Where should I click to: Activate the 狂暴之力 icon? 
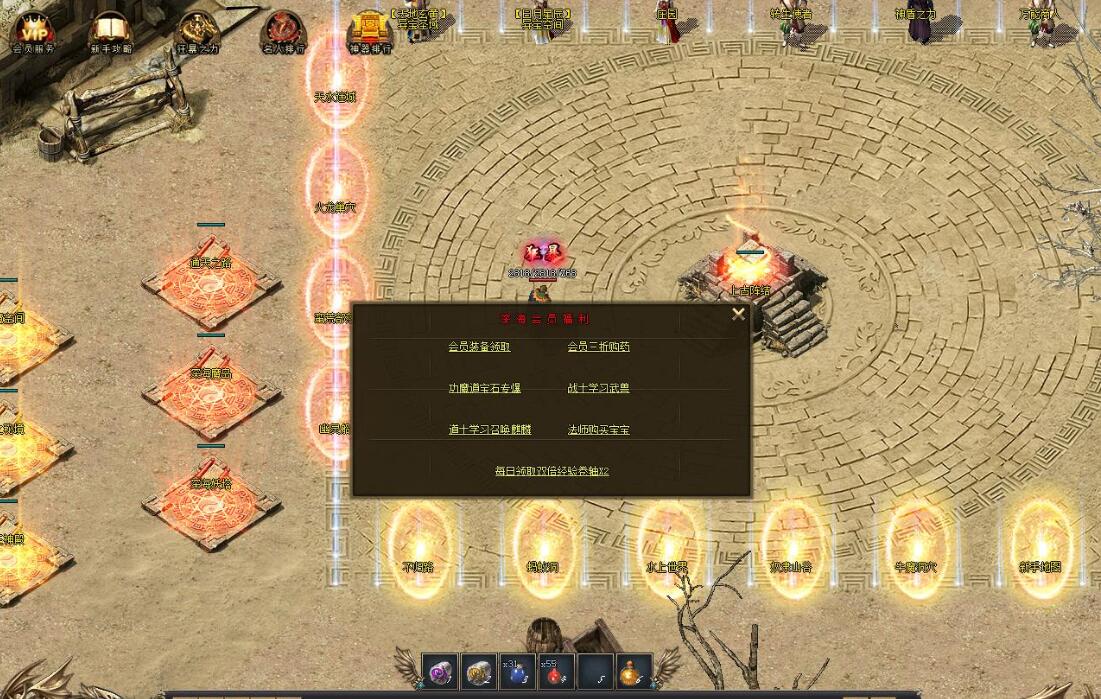[x=197, y=31]
